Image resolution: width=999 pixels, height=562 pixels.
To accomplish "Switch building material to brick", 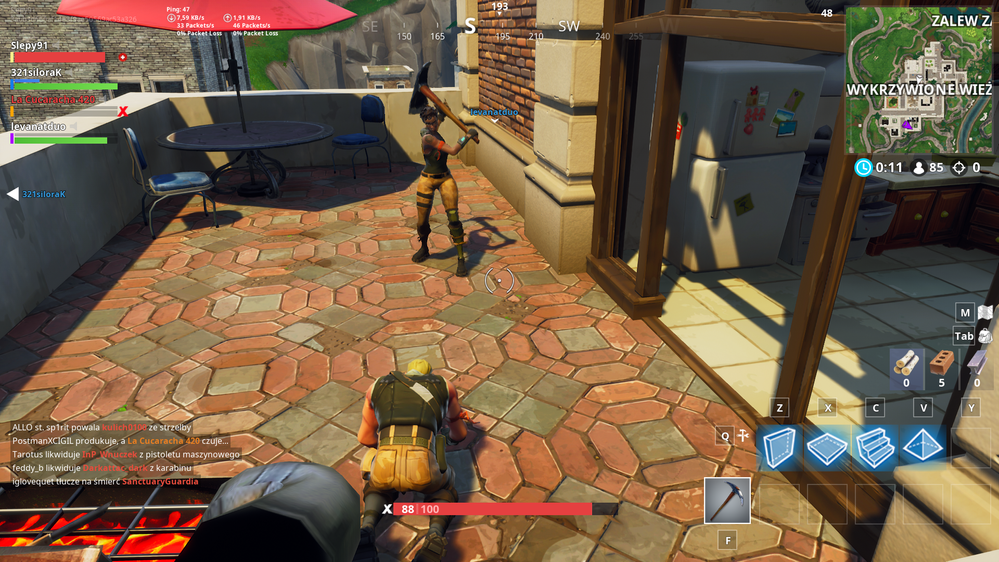I will tap(940, 363).
